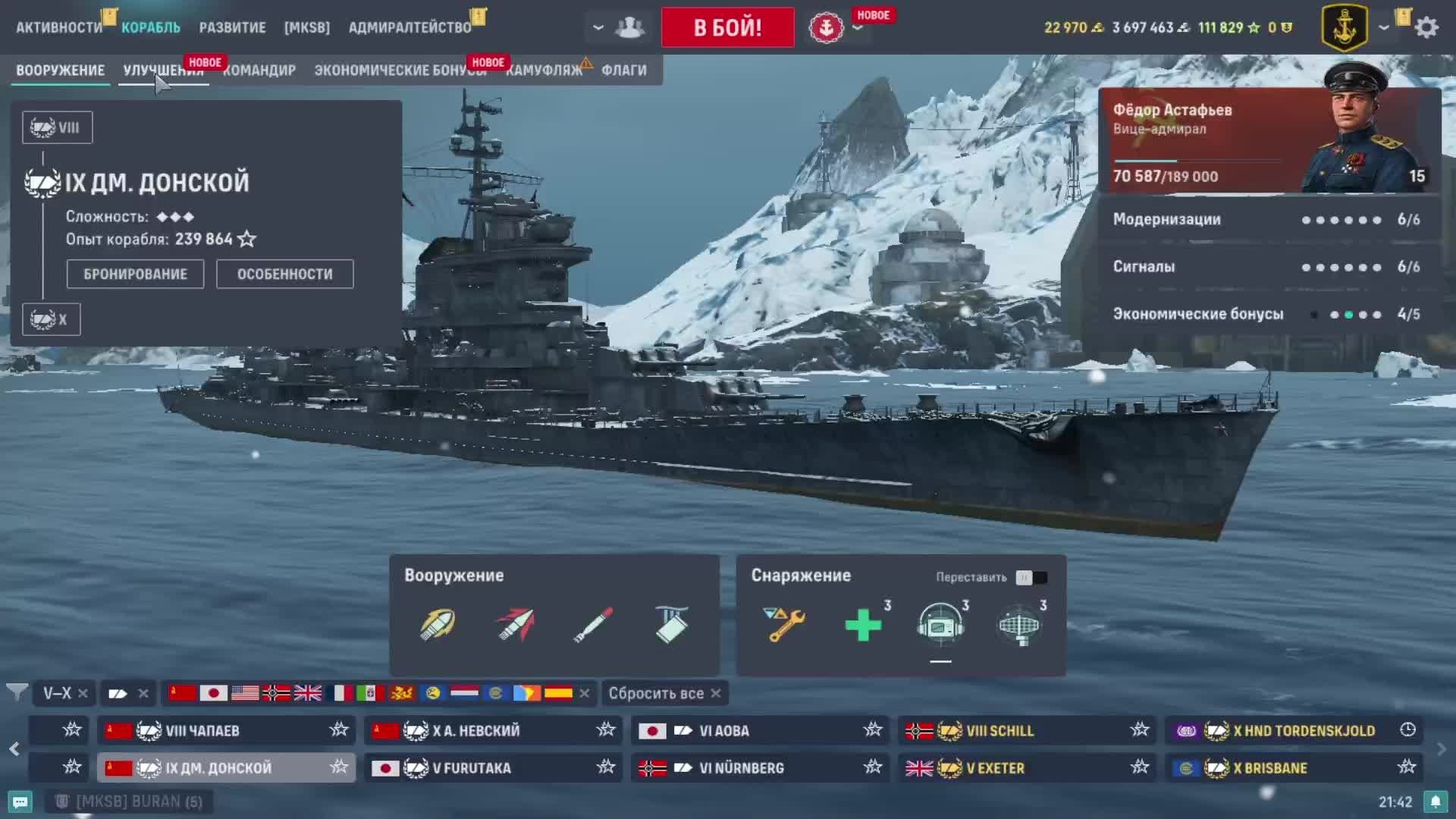Start a battle with the В БОЙ! button

tap(727, 27)
